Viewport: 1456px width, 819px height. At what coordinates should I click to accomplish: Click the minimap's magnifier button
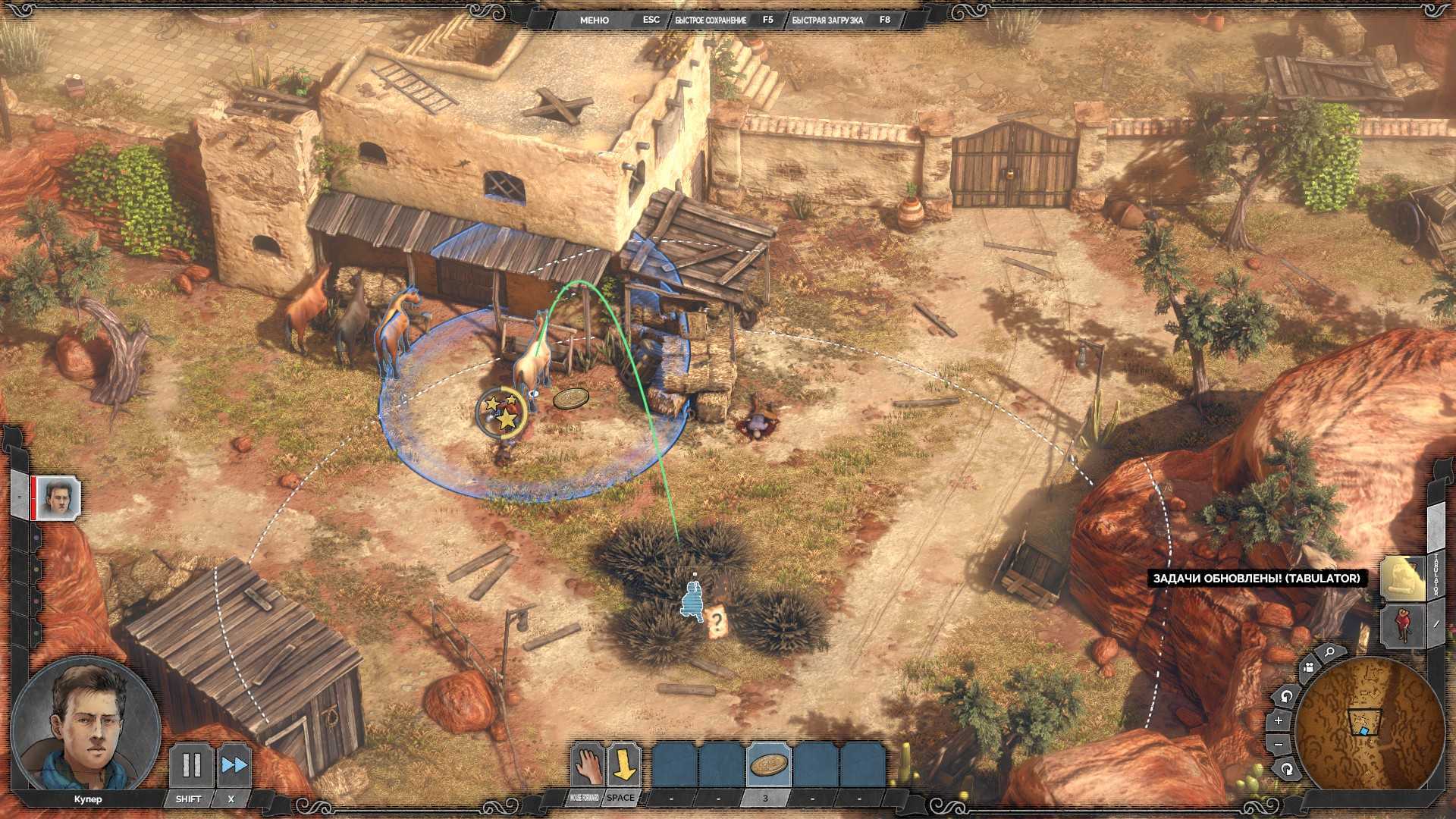(1330, 652)
